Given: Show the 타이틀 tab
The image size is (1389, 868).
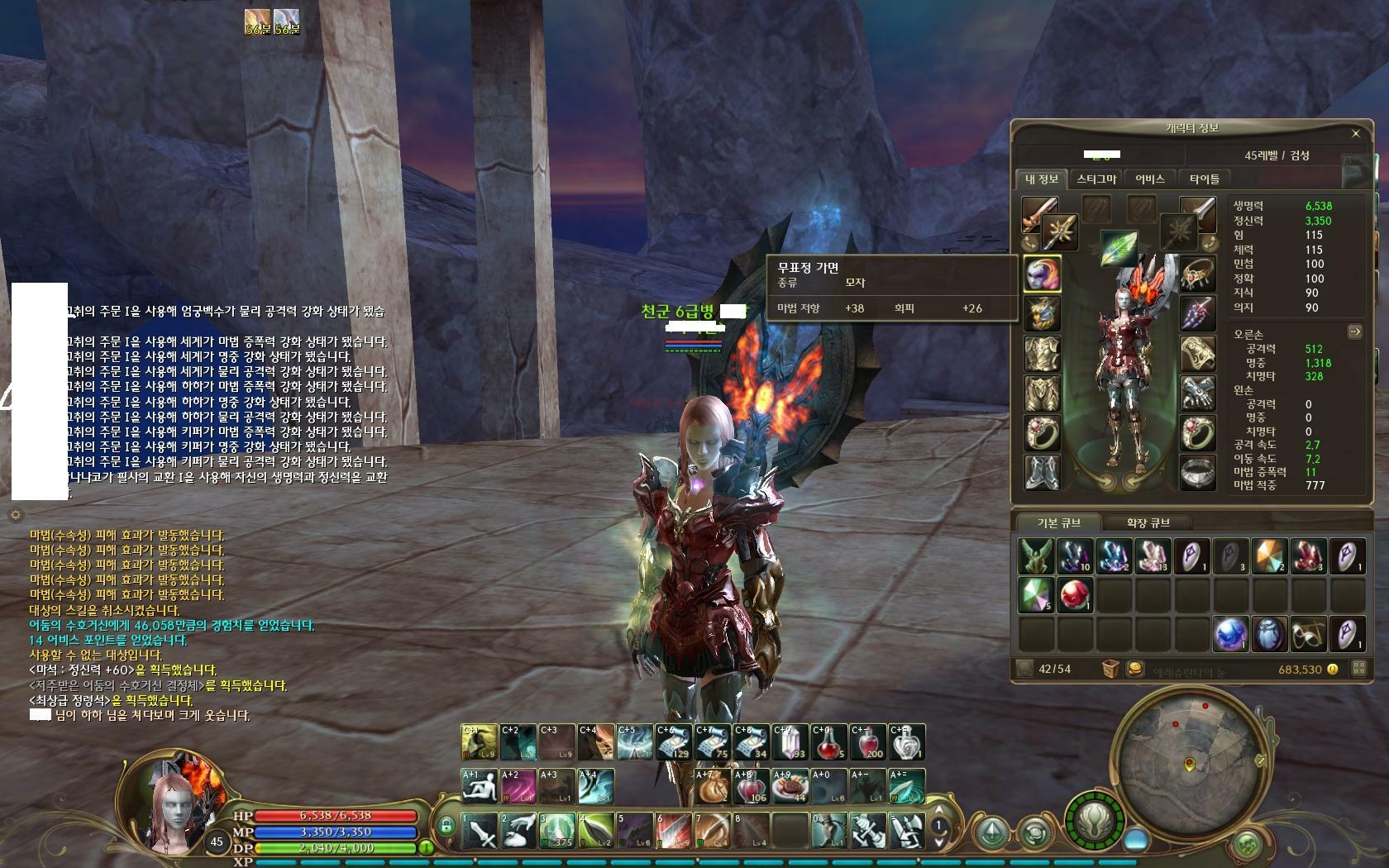Looking at the screenshot, I should coord(1204,179).
